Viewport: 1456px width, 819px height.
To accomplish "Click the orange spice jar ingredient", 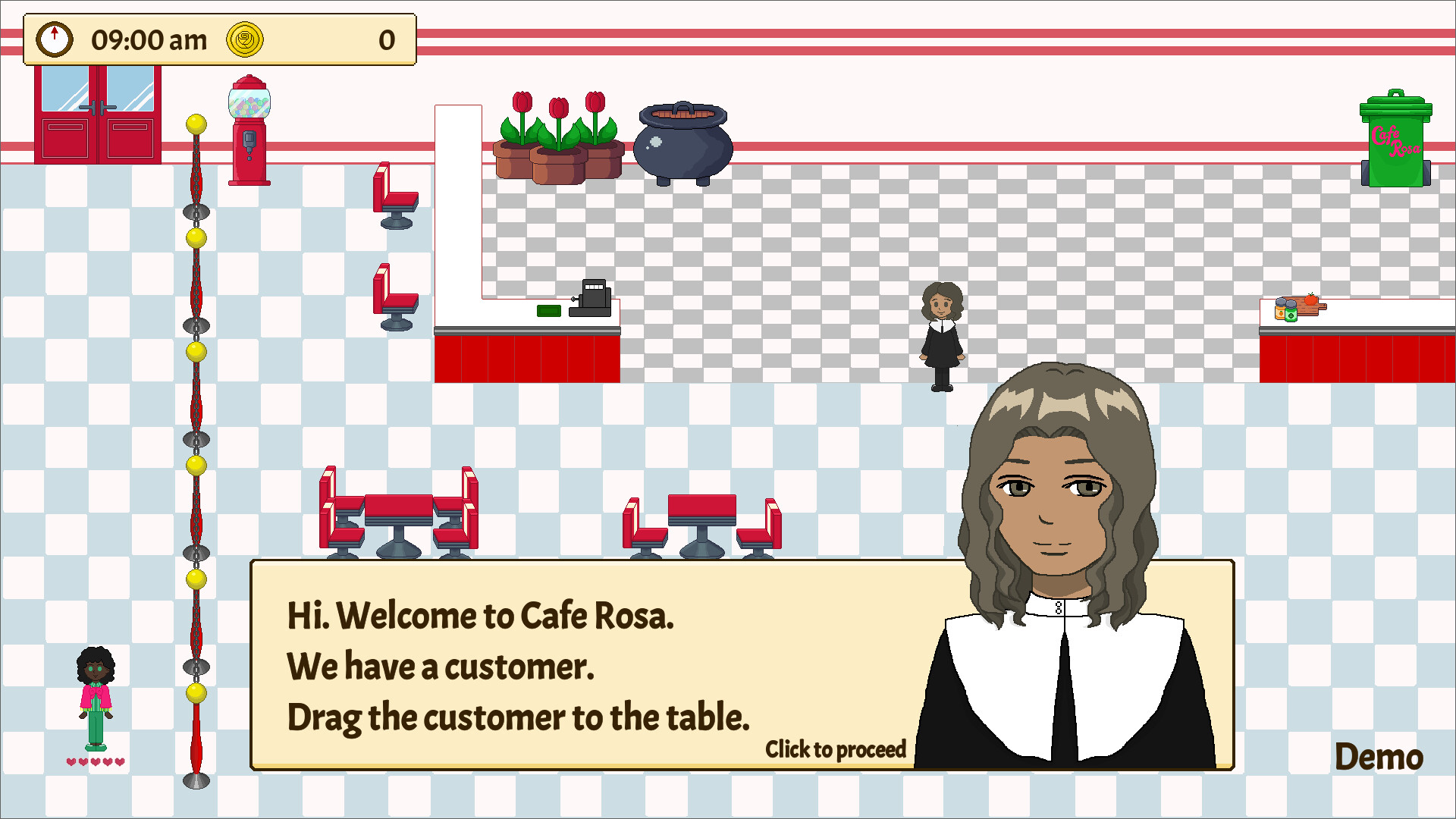I will coord(1280,312).
